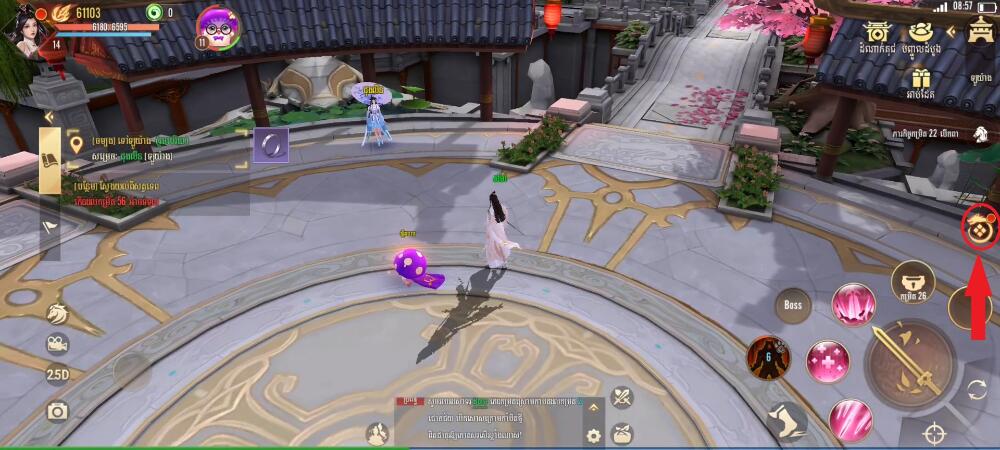Switch the 2.5D camera view
The height and width of the screenshot is (450, 1000).
pos(57,376)
